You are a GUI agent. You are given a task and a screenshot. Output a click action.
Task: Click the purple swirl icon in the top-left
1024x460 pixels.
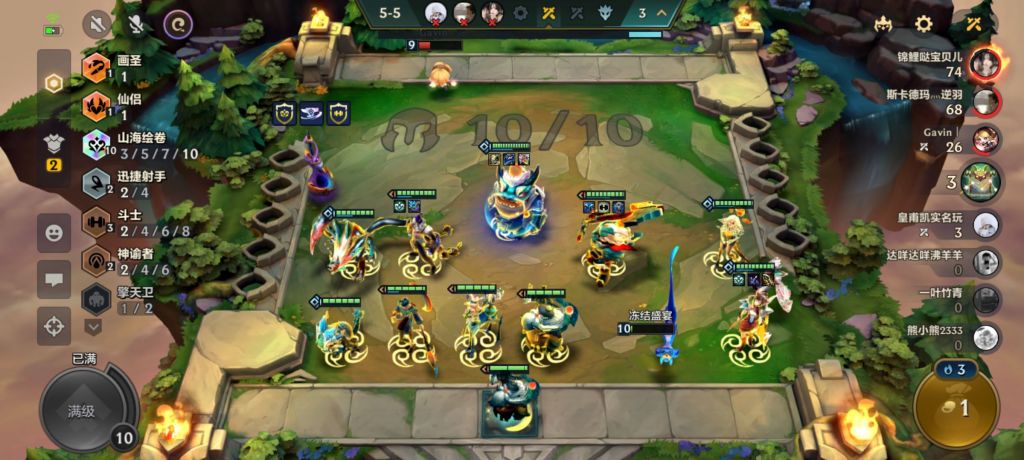click(x=178, y=23)
